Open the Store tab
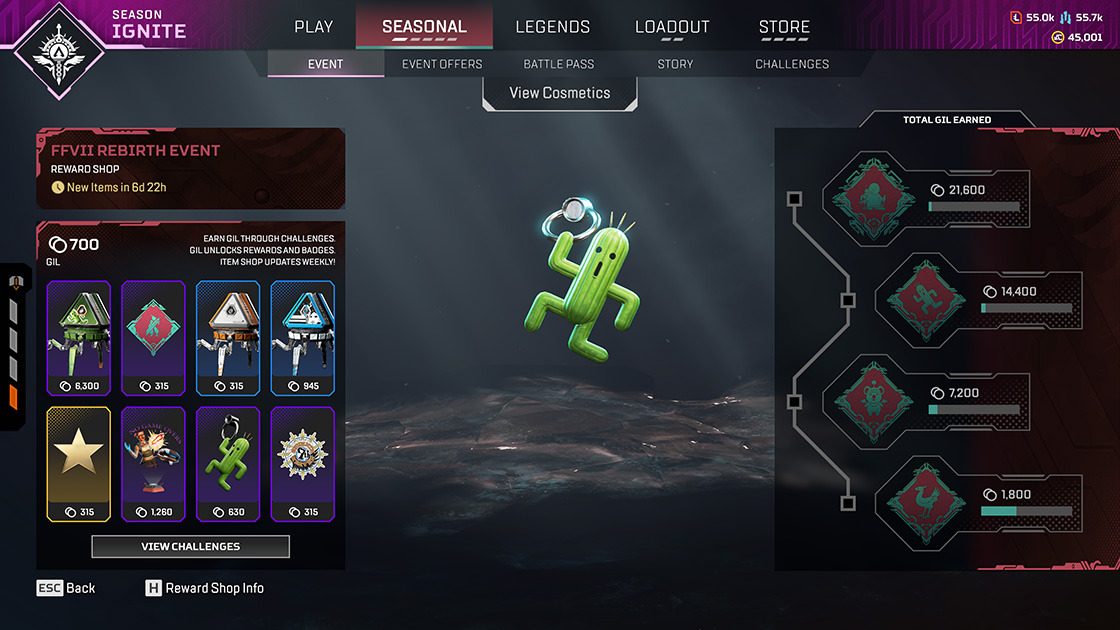This screenshot has width=1120, height=630. click(x=784, y=27)
